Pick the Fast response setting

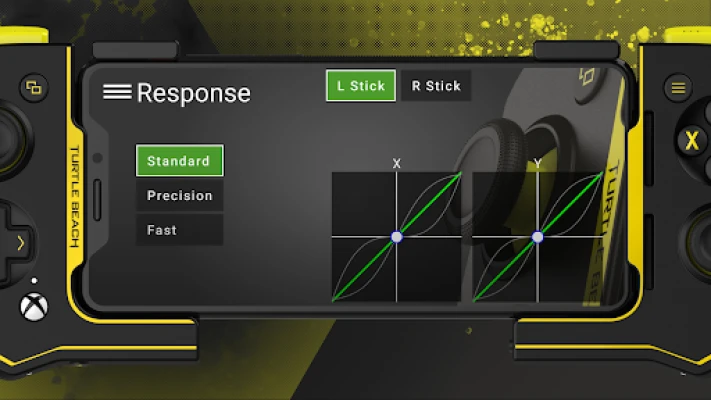click(179, 230)
